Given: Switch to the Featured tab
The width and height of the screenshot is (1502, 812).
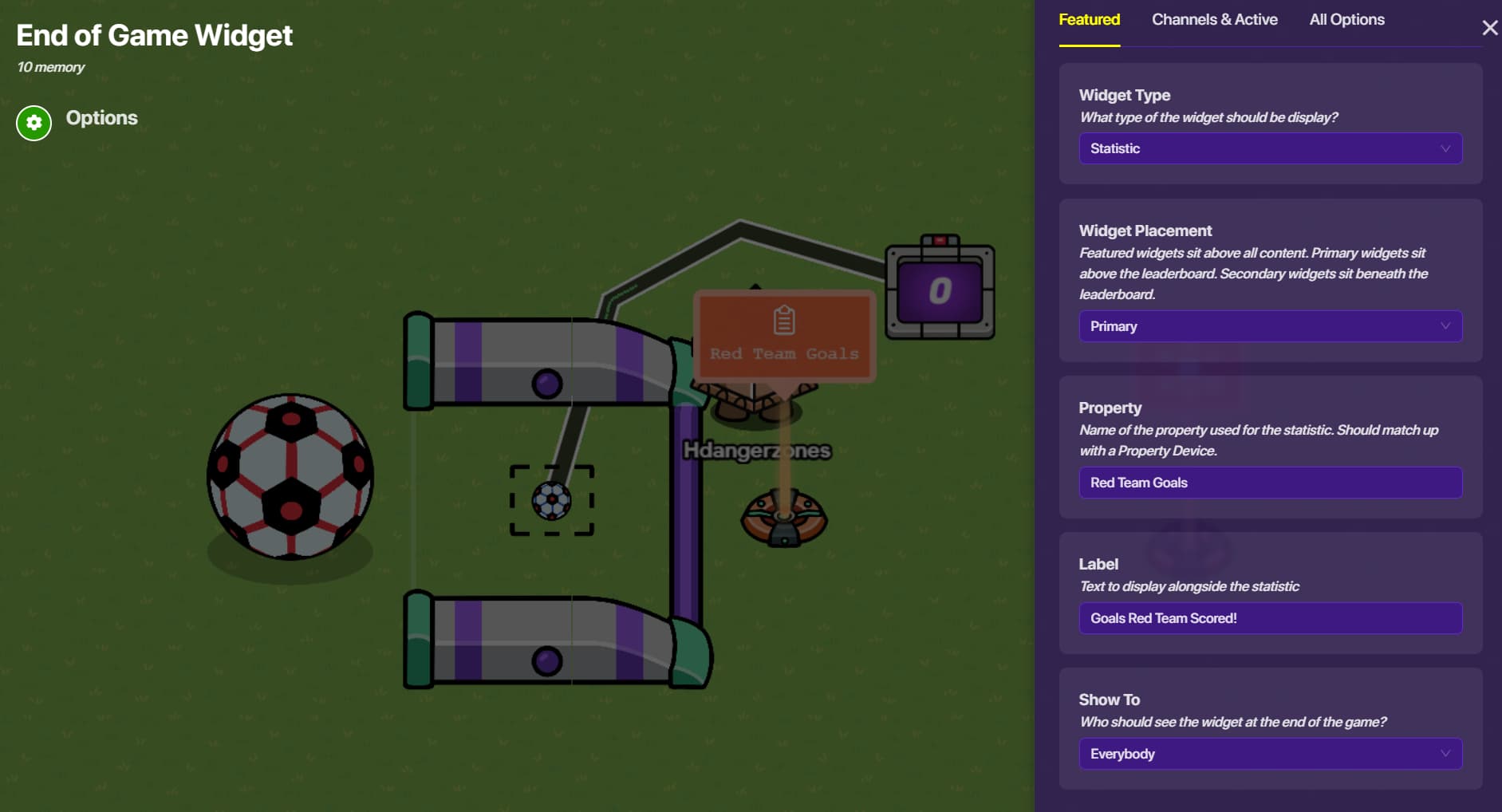Looking at the screenshot, I should (1089, 20).
